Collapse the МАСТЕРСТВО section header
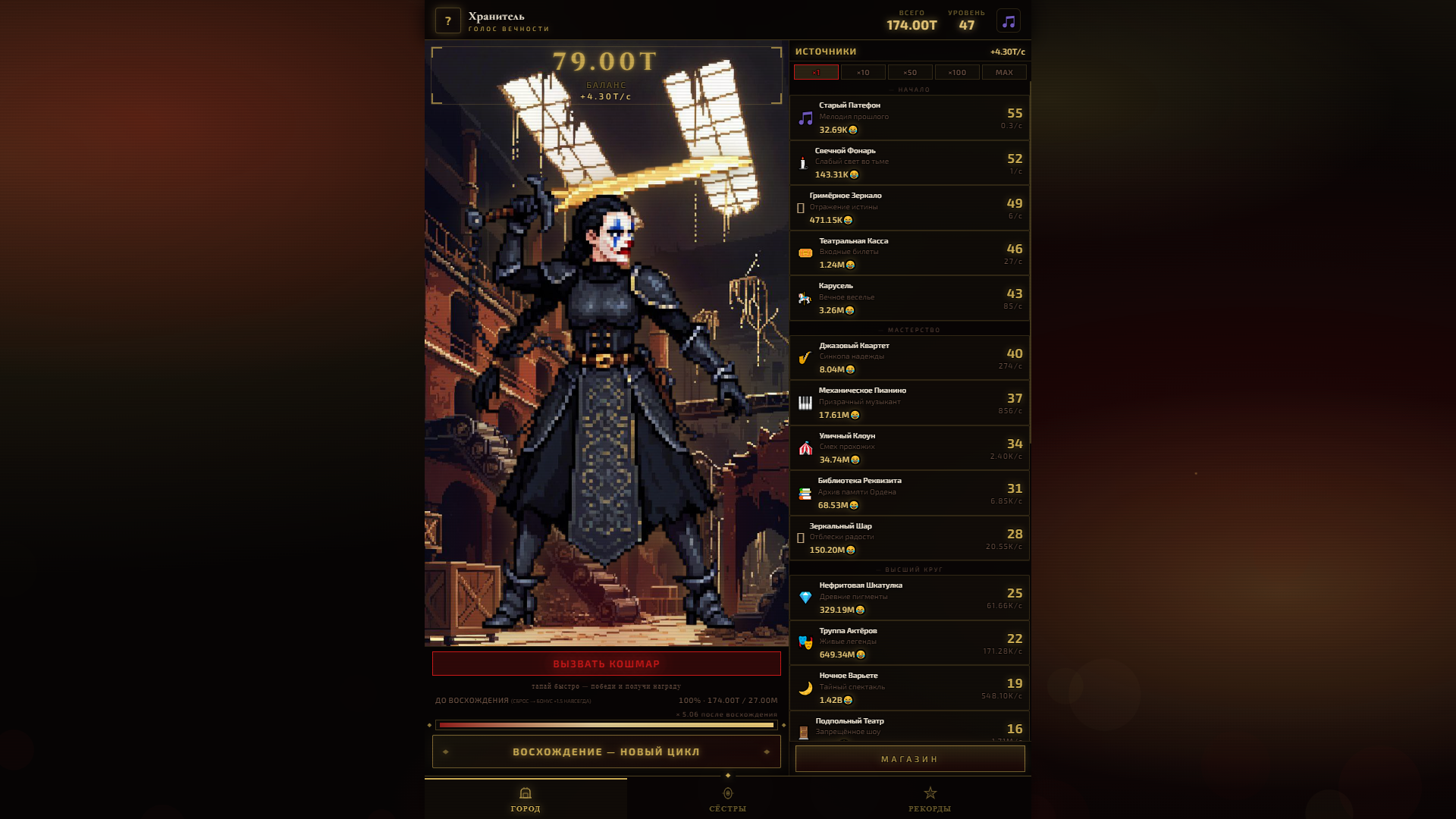Viewport: 1456px width, 819px height. click(x=909, y=329)
